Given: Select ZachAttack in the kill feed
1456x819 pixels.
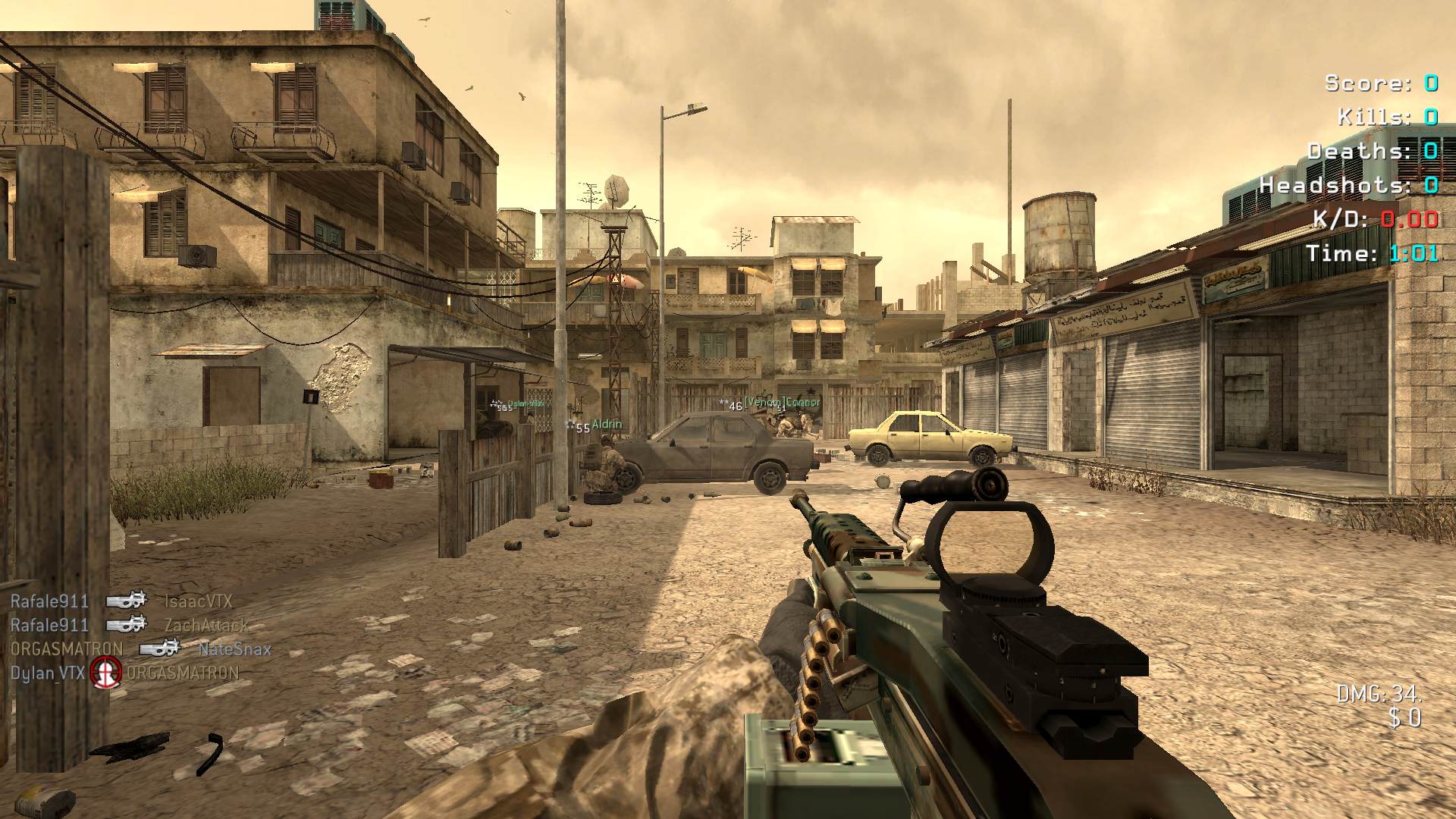Looking at the screenshot, I should tap(206, 625).
